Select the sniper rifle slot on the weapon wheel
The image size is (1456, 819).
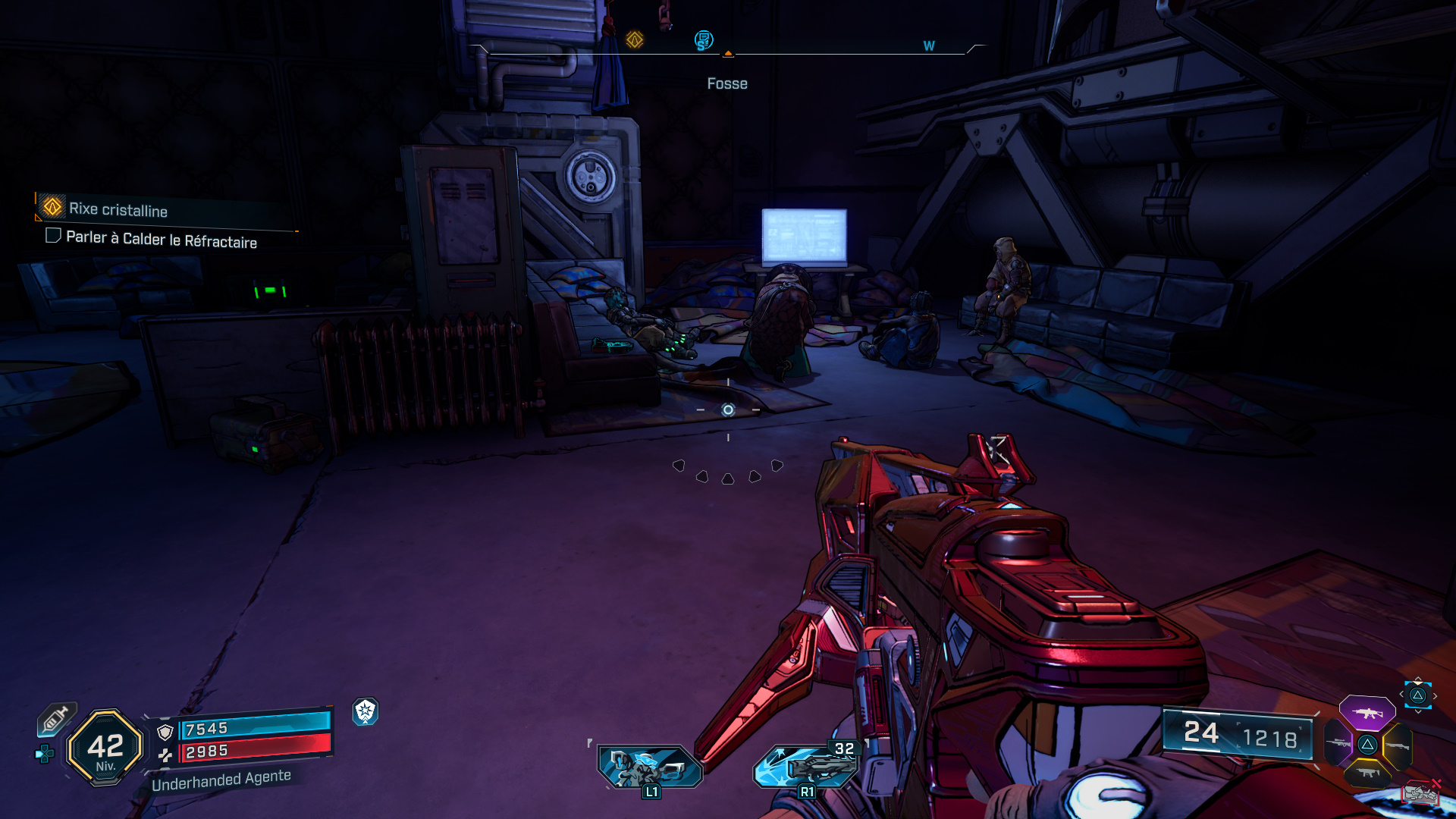click(1338, 743)
